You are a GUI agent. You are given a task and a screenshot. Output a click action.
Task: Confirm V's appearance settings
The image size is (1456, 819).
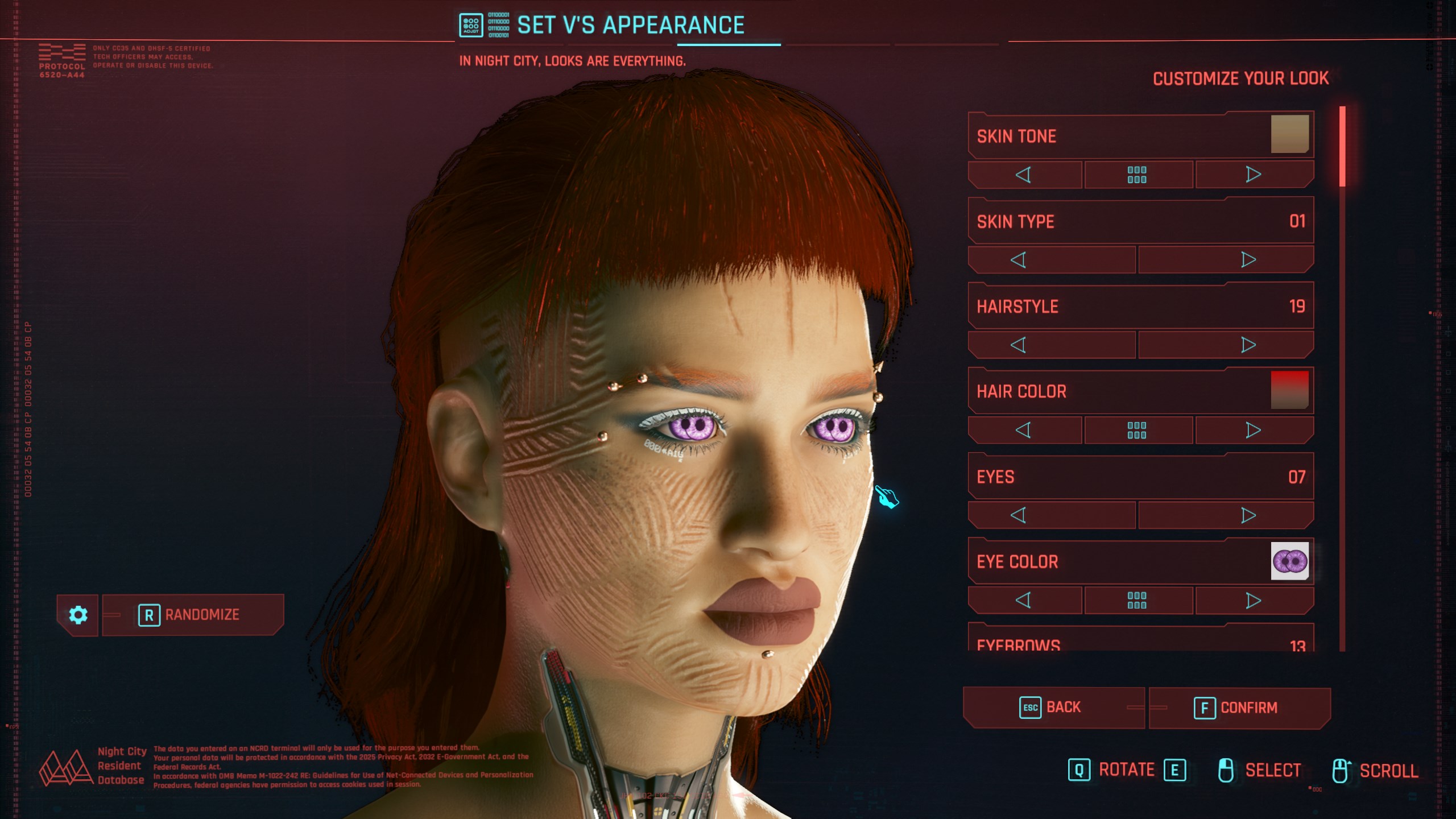[1239, 708]
